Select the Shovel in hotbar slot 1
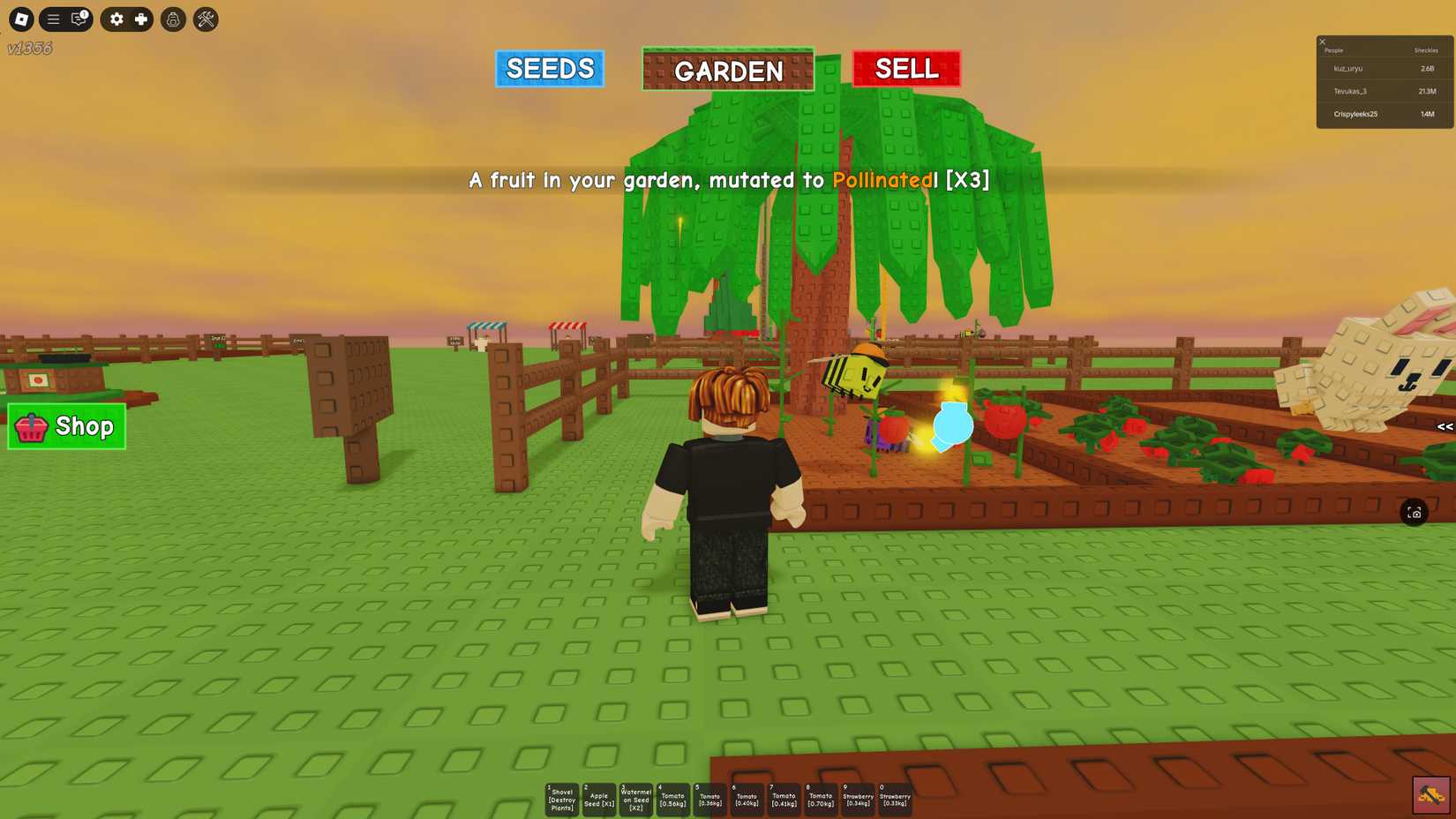1456x819 pixels. point(561,797)
